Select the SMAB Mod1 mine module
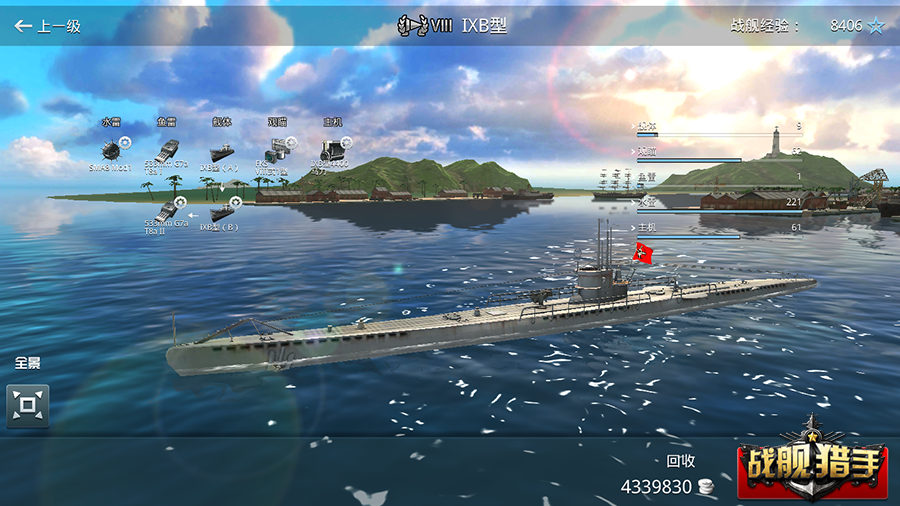The width and height of the screenshot is (900, 506). [x=111, y=151]
